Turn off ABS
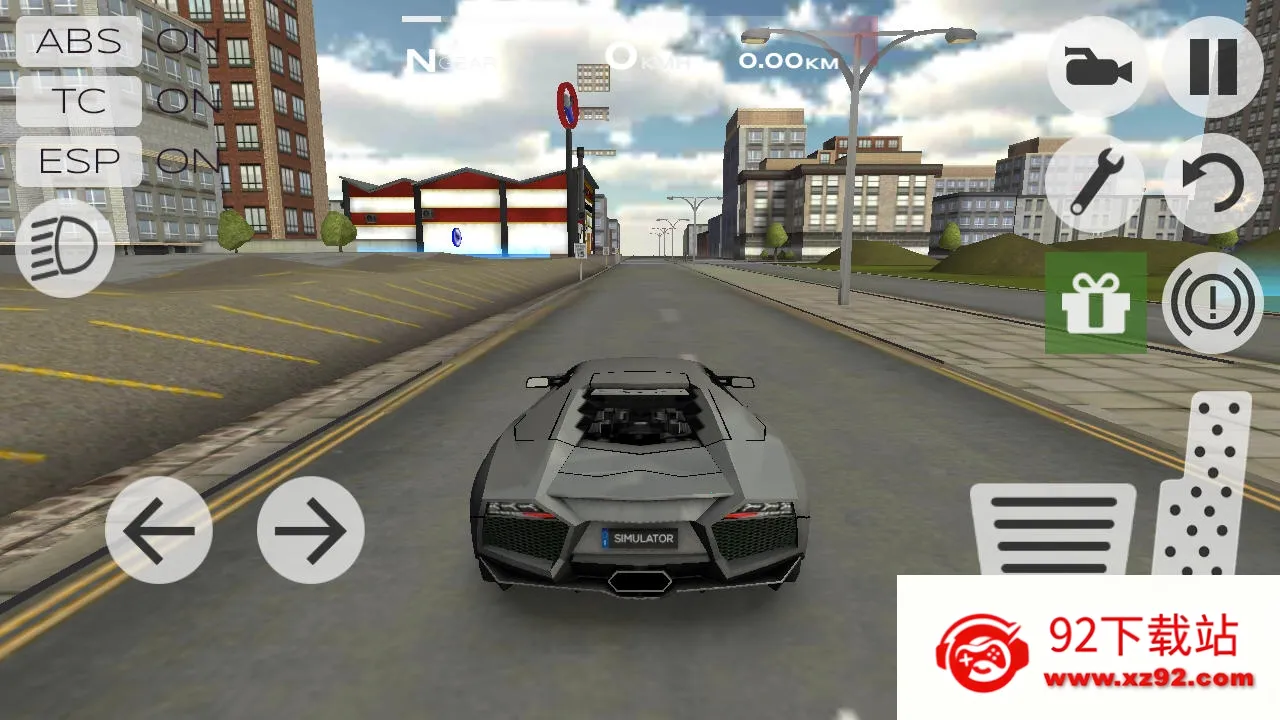Viewport: 1280px width, 720px height. click(78, 42)
